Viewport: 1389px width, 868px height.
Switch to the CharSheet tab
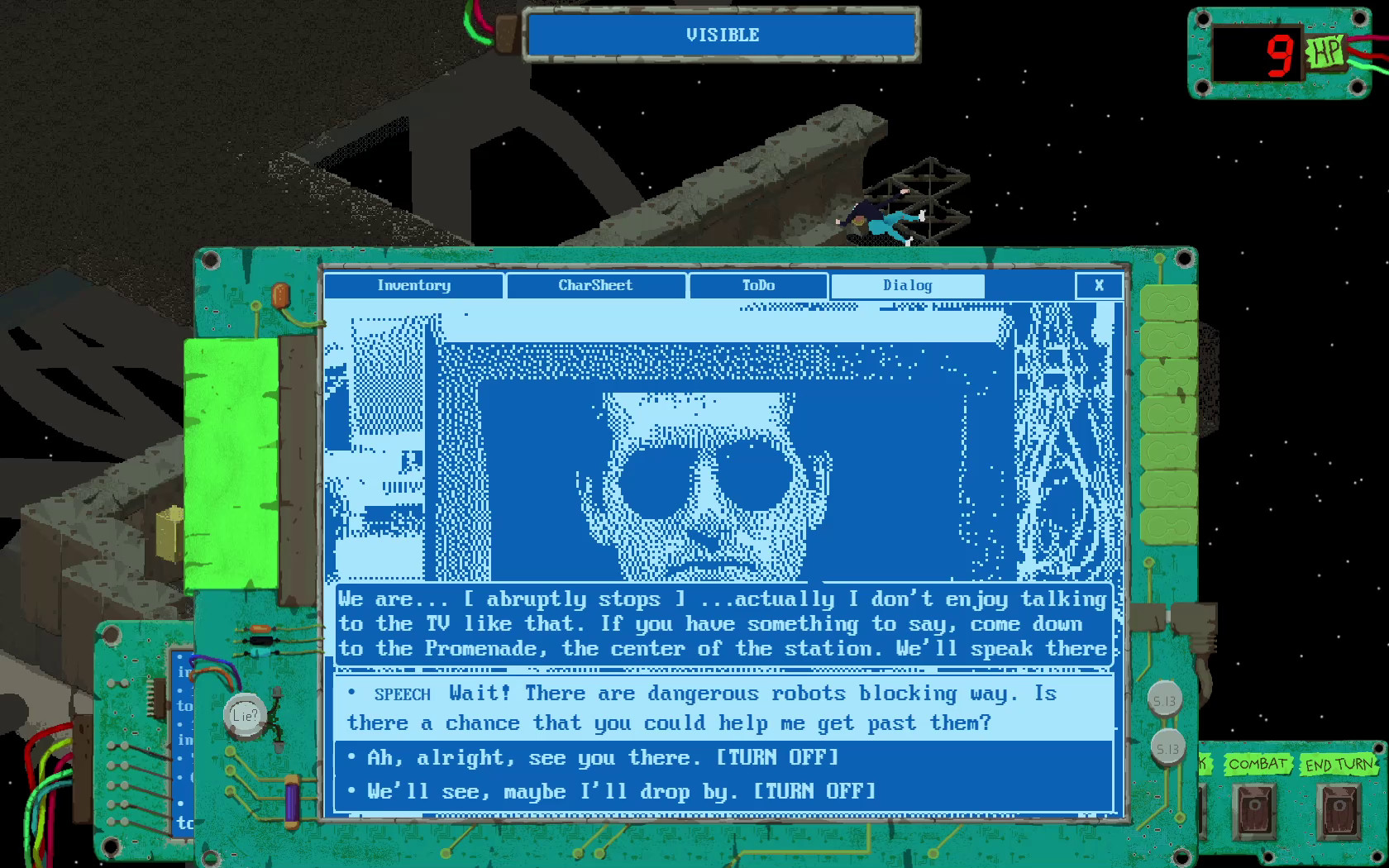[595, 285]
